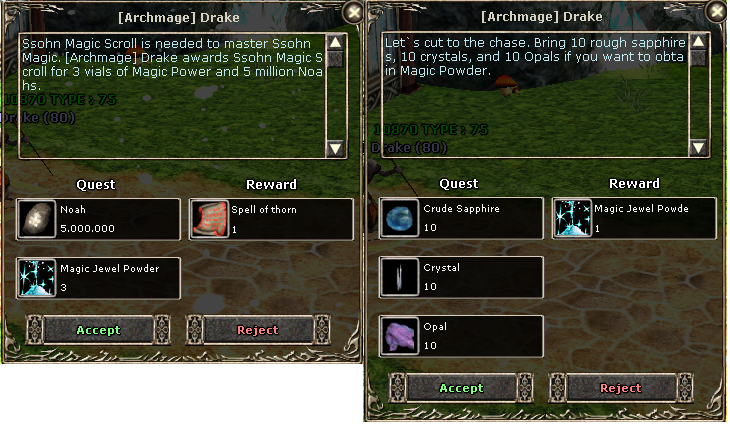This screenshot has width=730, height=425.
Task: Select the Noah 5.000.000 quest requirement slot
Action: 98,219
